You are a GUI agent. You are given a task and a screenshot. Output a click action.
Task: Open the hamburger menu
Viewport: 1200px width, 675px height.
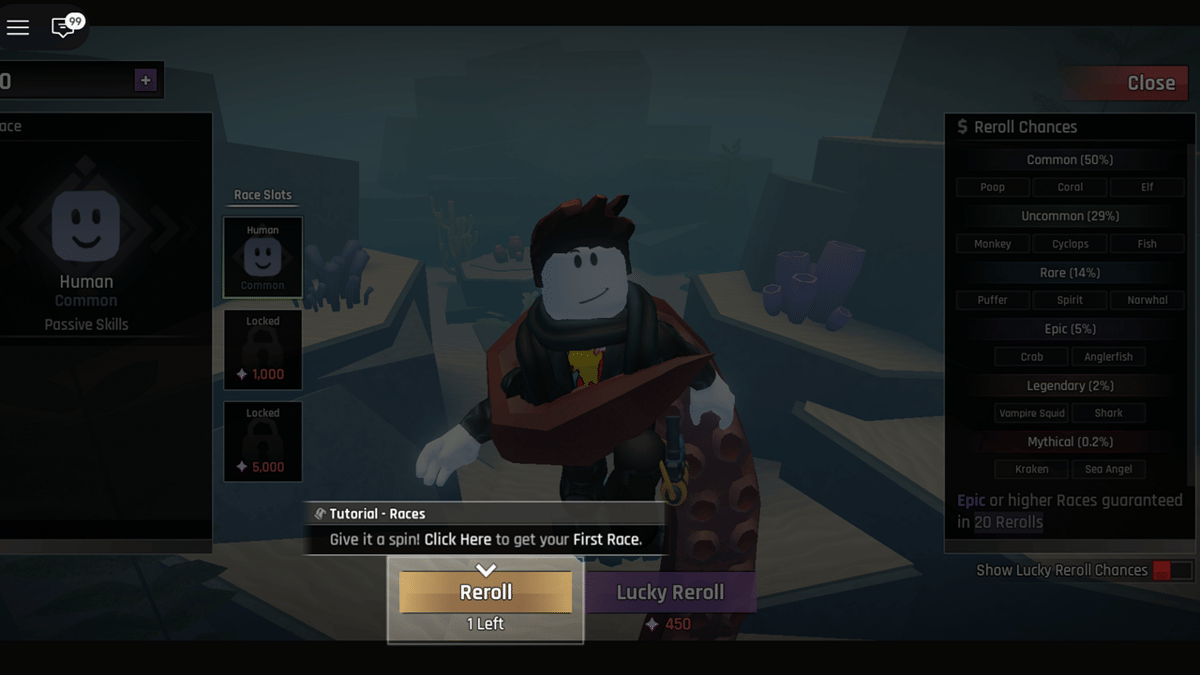(18, 28)
